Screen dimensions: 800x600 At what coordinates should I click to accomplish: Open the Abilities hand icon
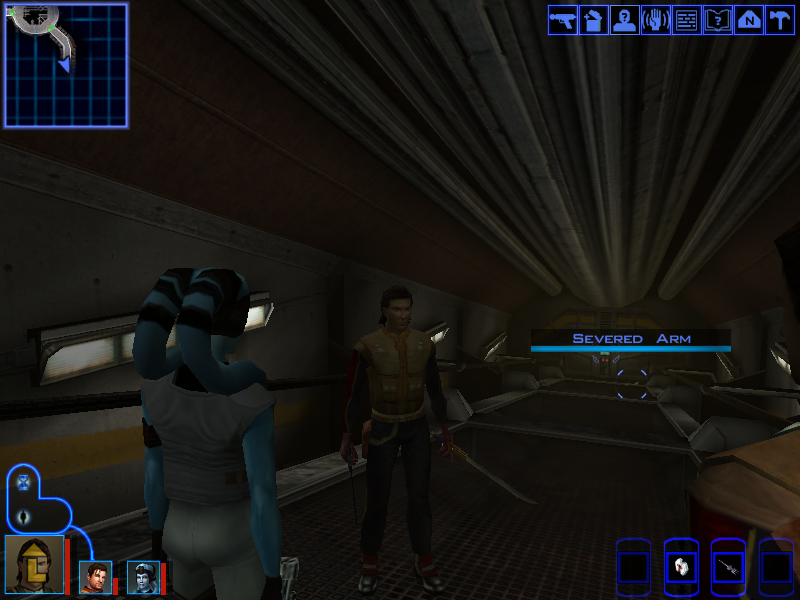(x=656, y=20)
